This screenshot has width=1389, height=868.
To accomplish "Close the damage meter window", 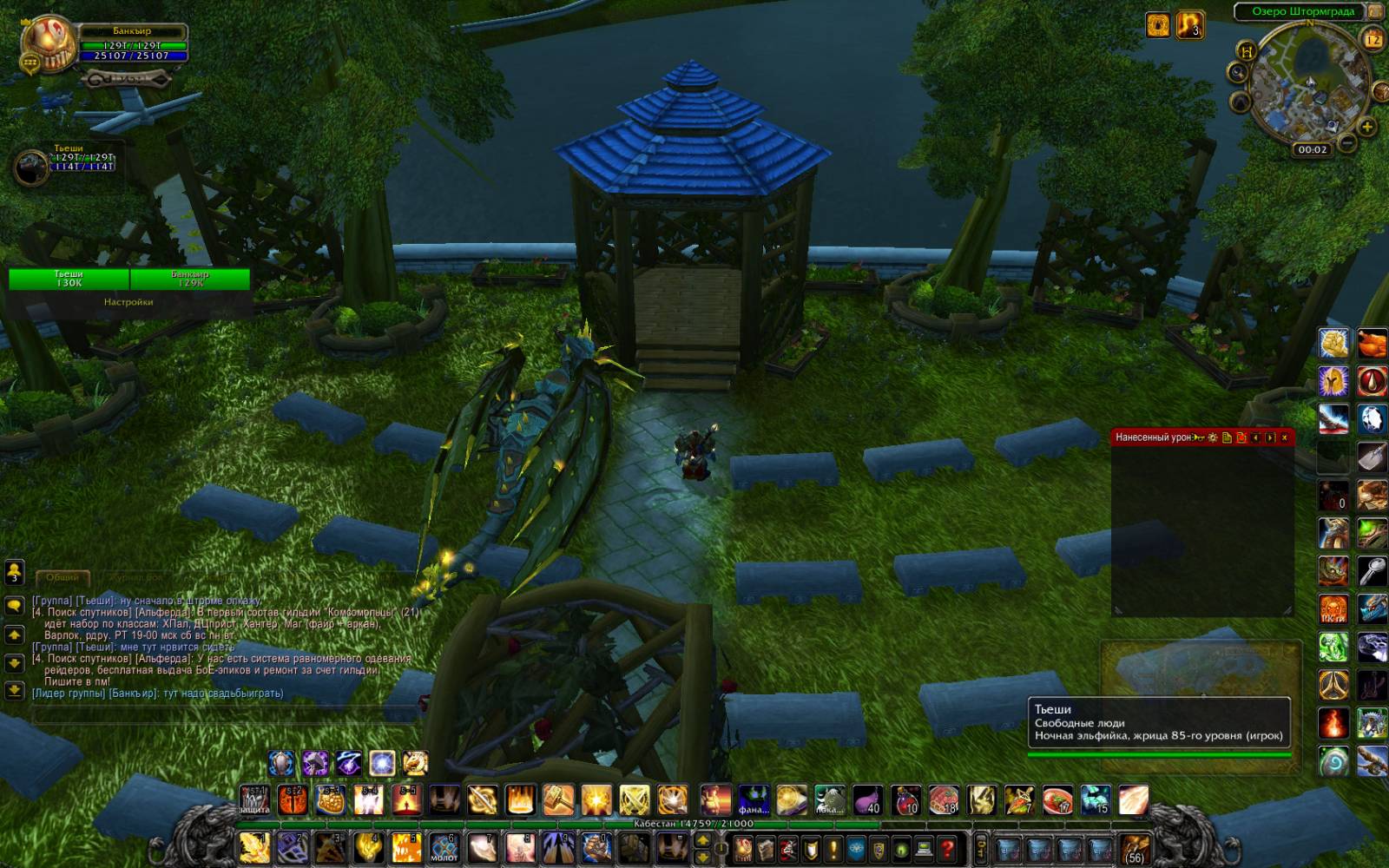I will [x=1284, y=437].
